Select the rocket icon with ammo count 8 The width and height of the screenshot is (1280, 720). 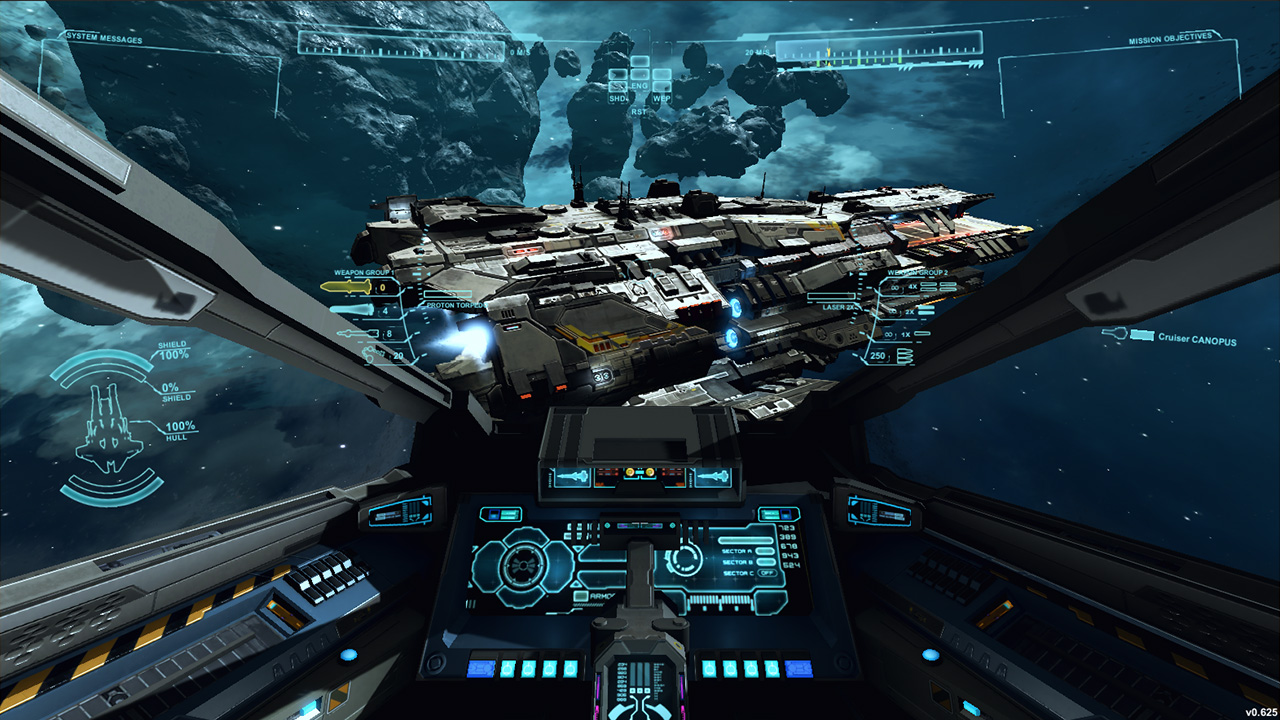[357, 333]
